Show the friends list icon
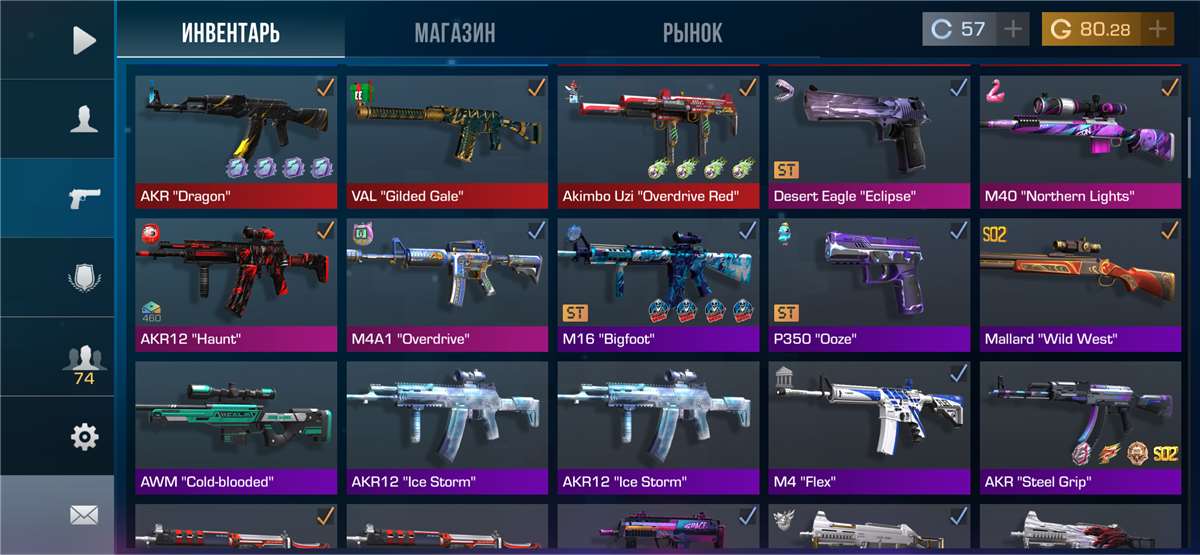Screen dimensions: 1200x555 click(84, 360)
